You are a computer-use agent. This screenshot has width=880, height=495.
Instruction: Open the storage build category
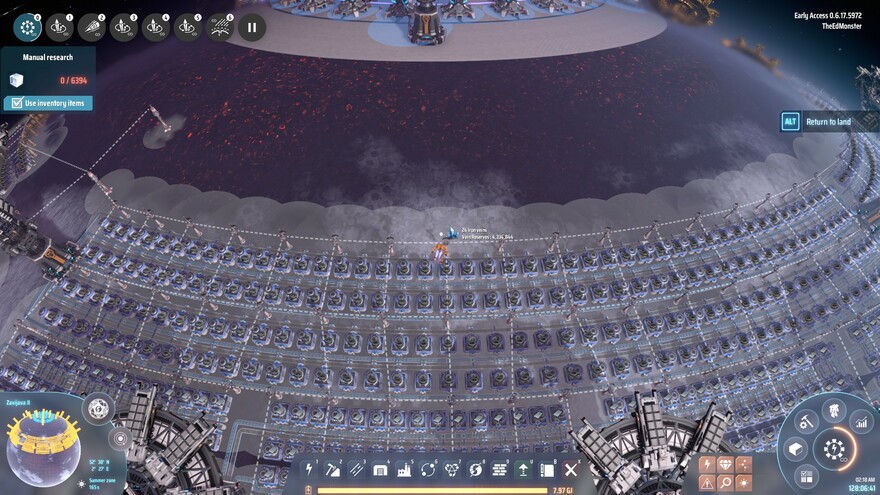pos(381,469)
